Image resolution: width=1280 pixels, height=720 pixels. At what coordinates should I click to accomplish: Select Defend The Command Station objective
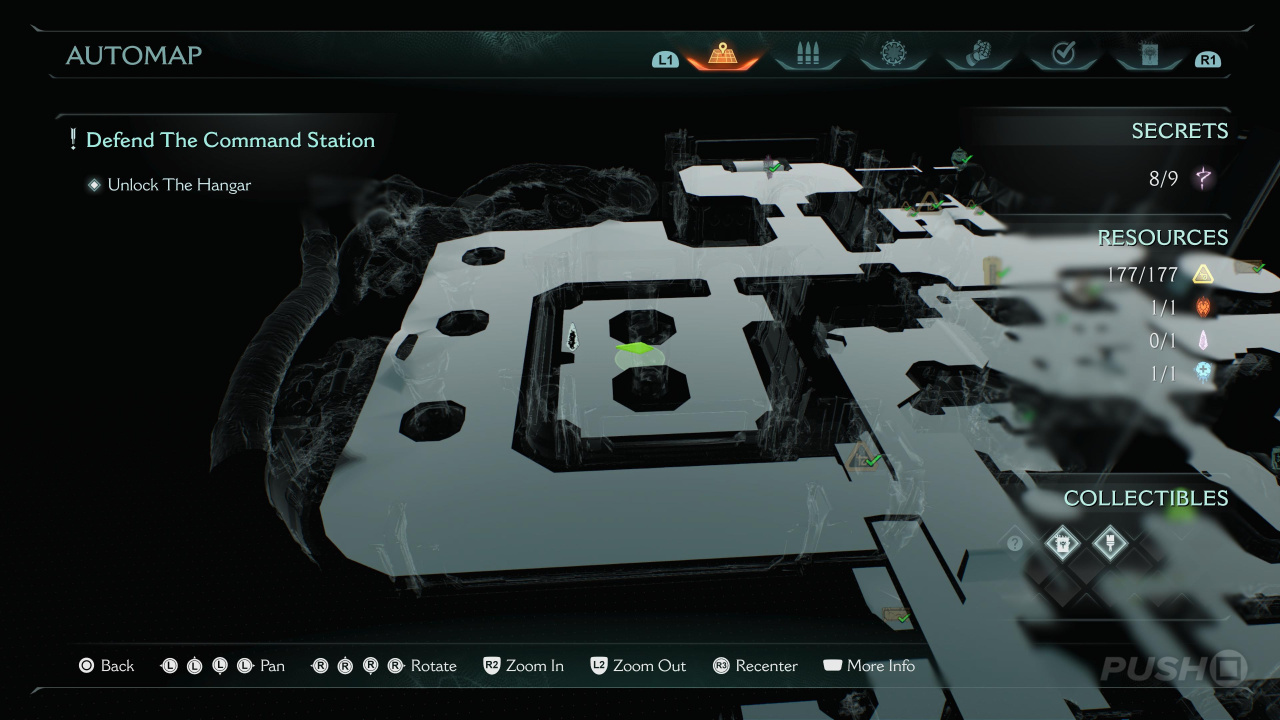(x=230, y=140)
